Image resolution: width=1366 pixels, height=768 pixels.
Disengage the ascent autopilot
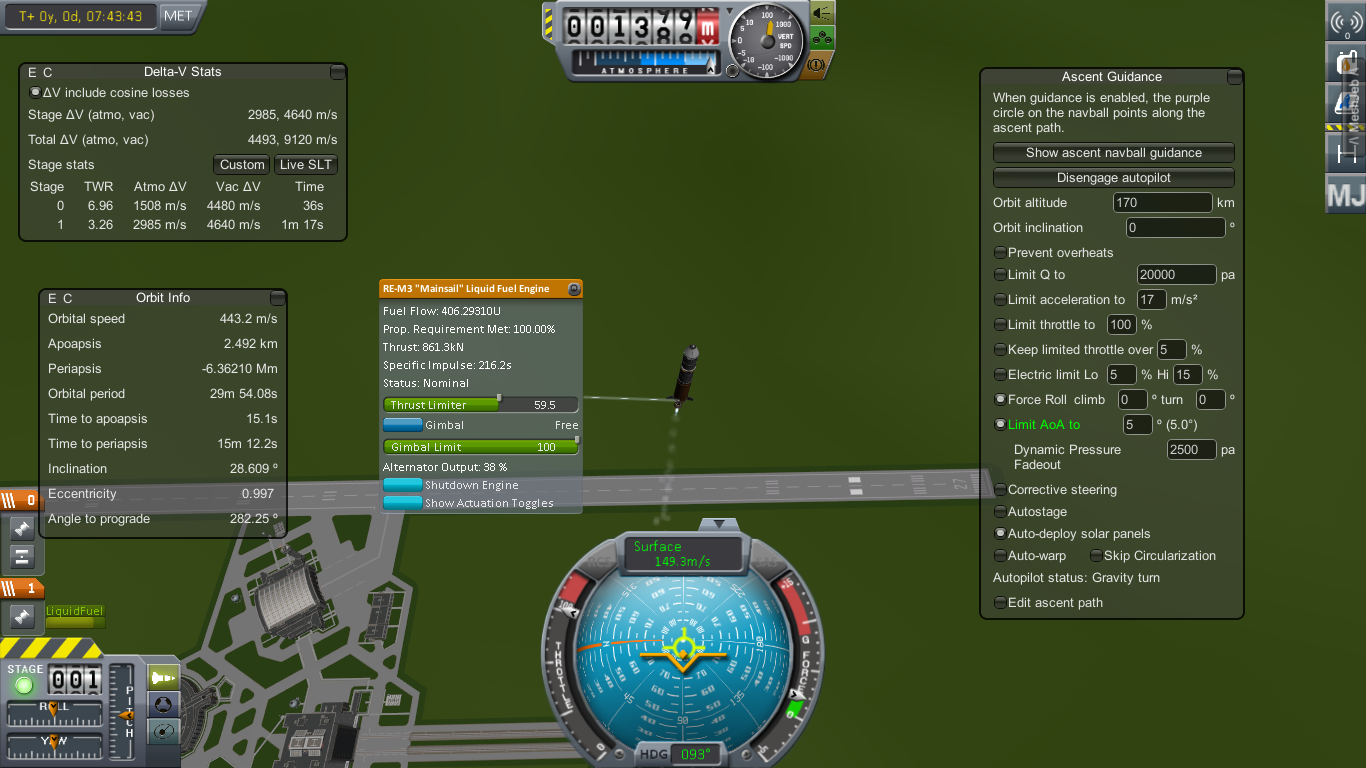tap(1113, 178)
